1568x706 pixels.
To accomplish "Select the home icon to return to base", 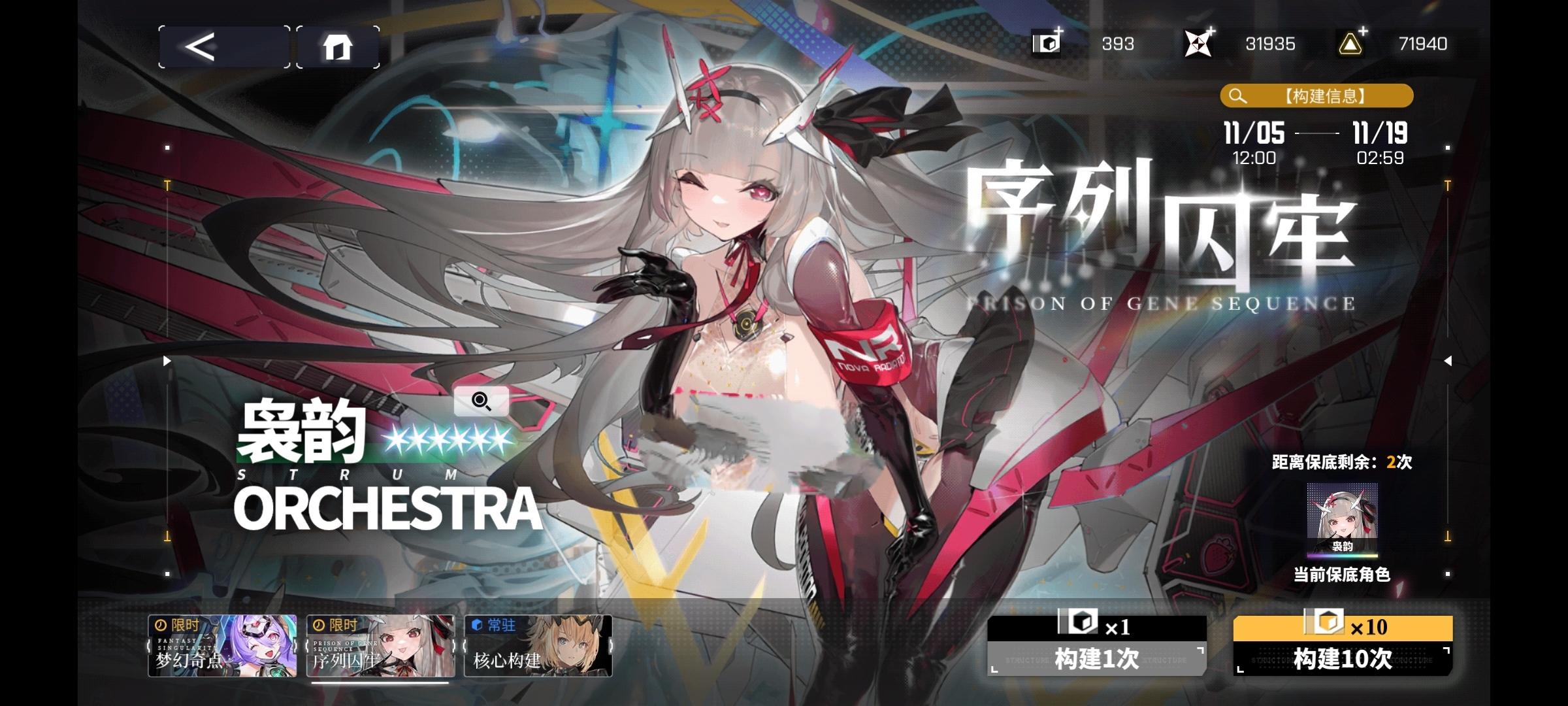I will 338,46.
